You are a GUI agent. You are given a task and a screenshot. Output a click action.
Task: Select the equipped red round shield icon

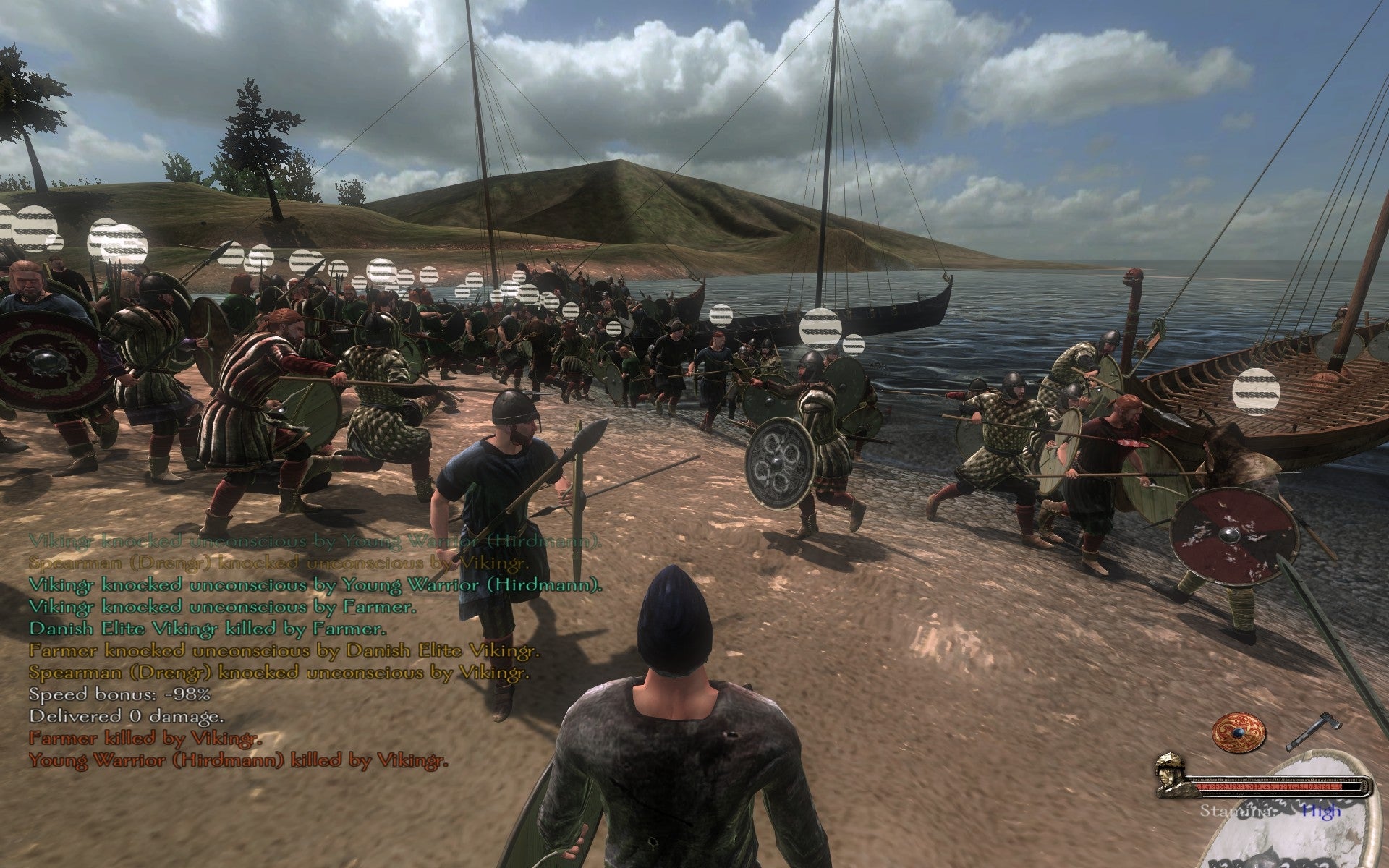[1240, 732]
